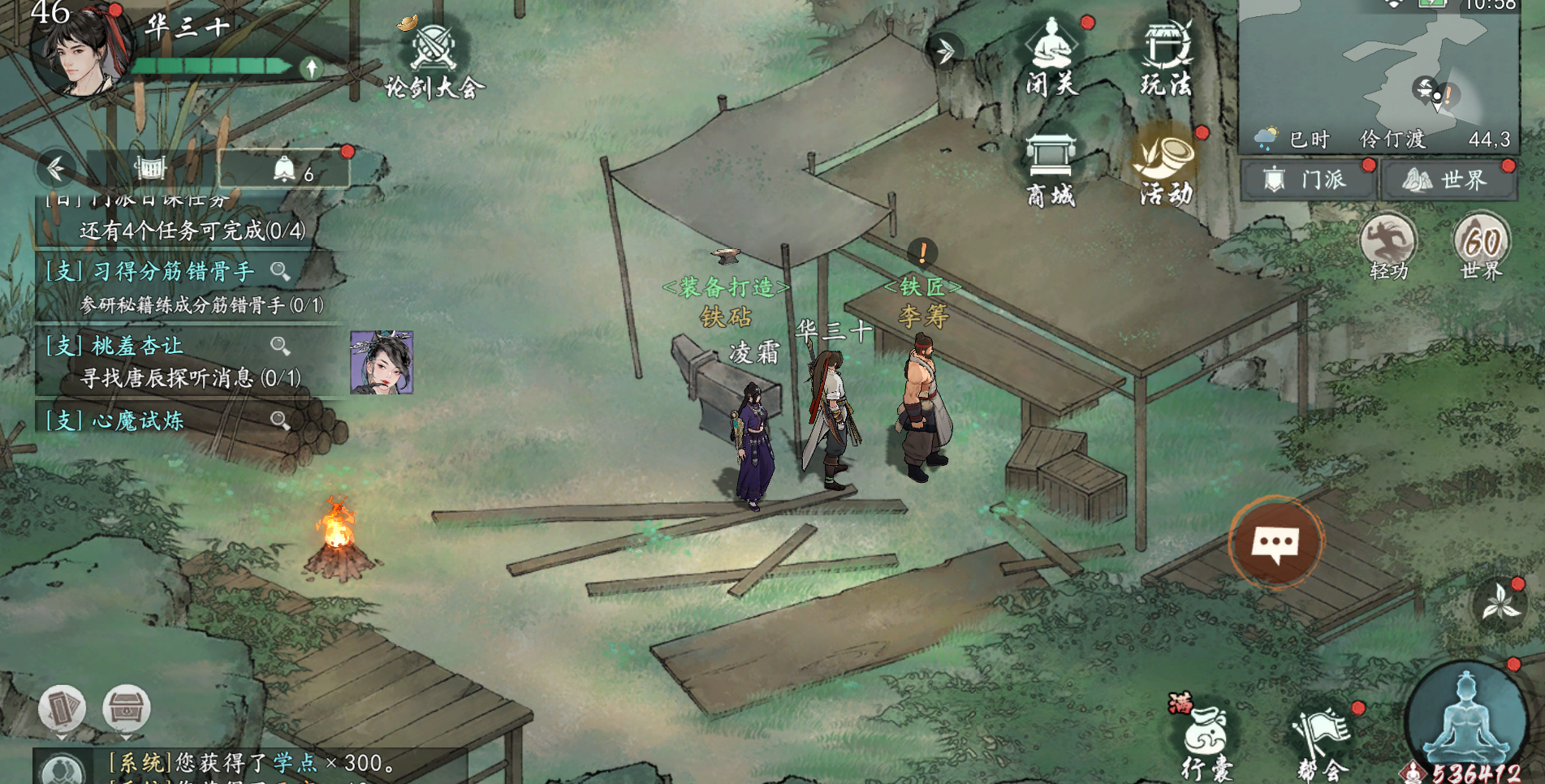Switch to the 门派 channel button

coord(1308,179)
